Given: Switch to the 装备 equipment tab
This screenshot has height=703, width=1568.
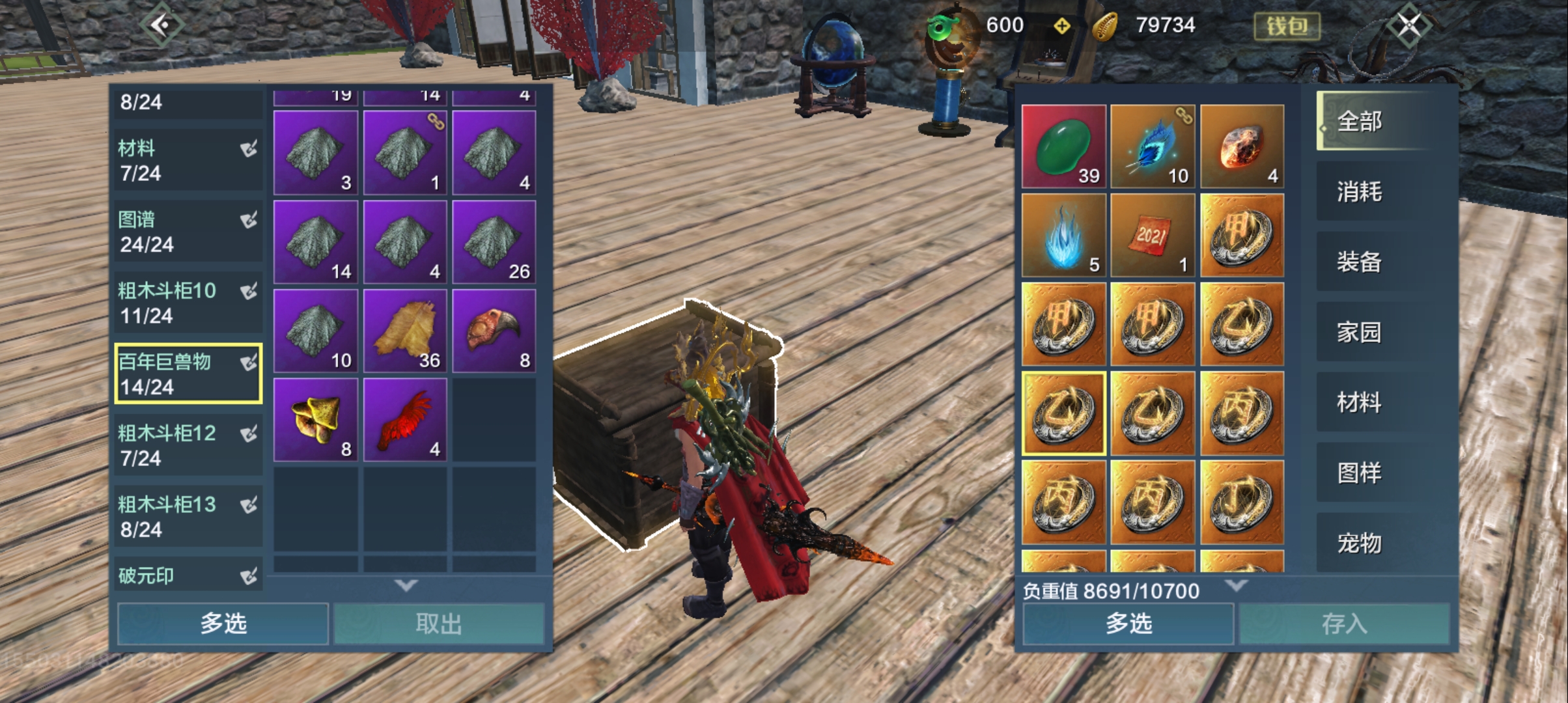Looking at the screenshot, I should click(x=1360, y=262).
